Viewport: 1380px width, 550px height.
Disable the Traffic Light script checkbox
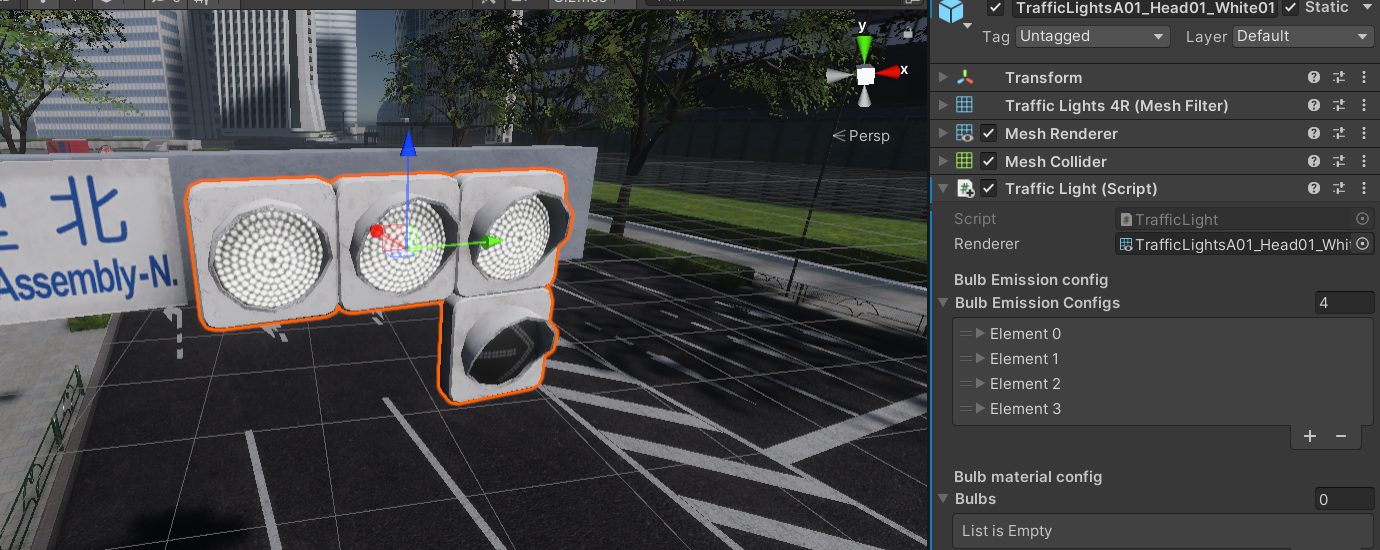coord(989,188)
